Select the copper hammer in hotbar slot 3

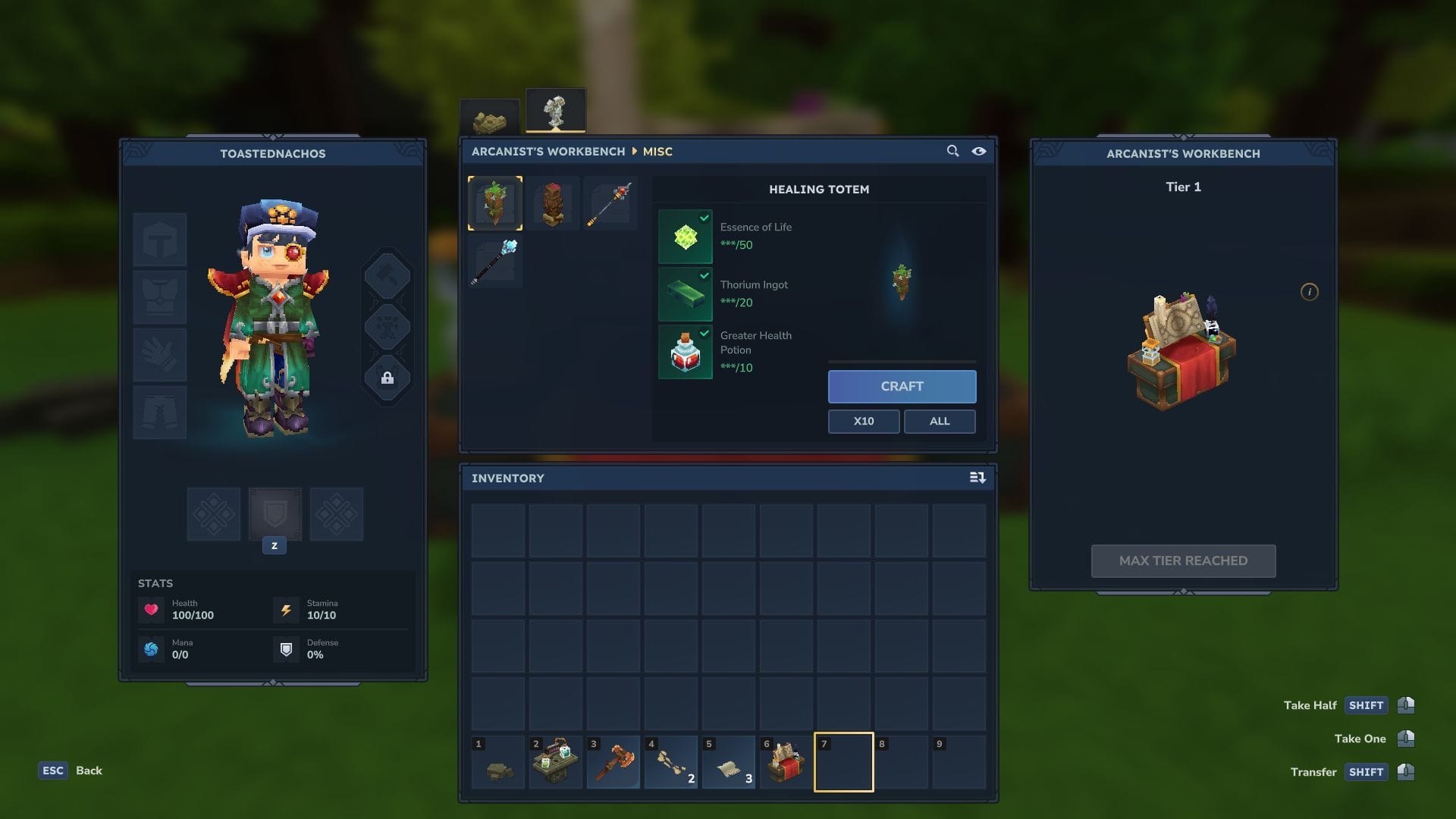[613, 761]
